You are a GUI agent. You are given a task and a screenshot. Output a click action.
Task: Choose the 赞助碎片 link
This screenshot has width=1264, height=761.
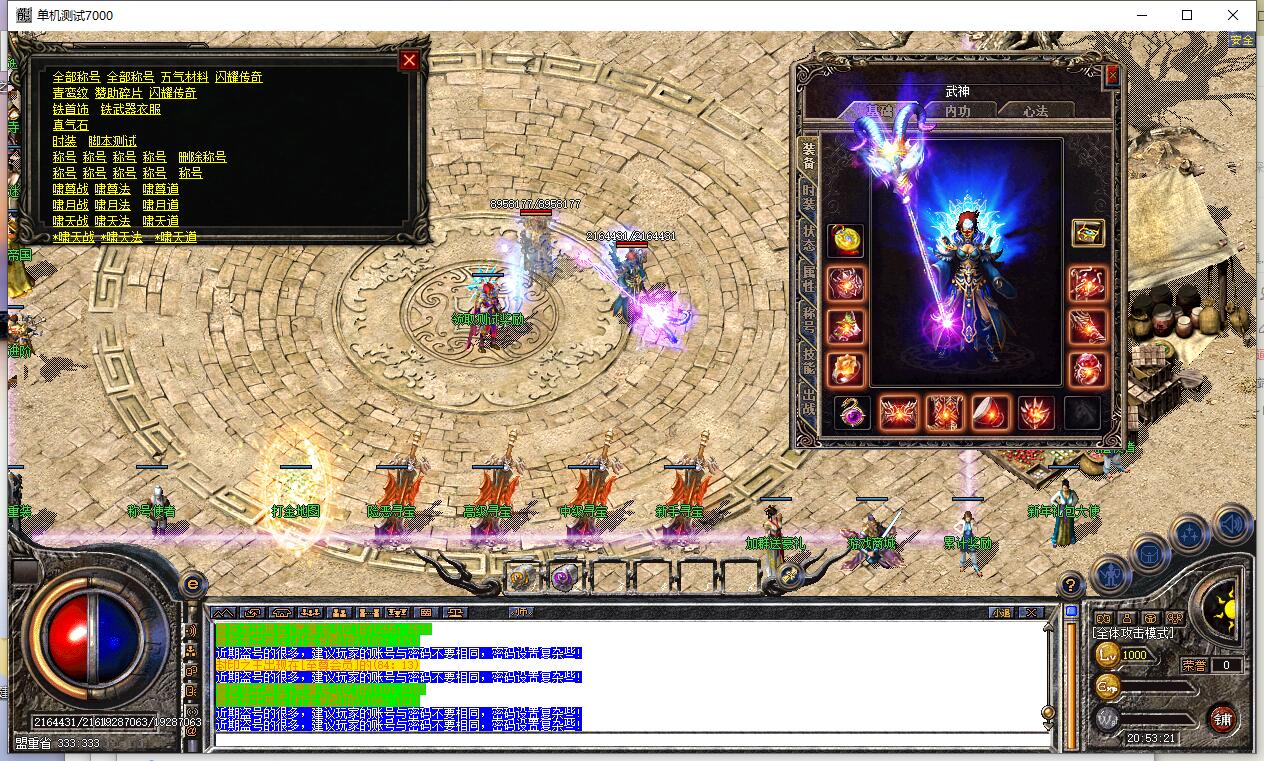pos(118,93)
